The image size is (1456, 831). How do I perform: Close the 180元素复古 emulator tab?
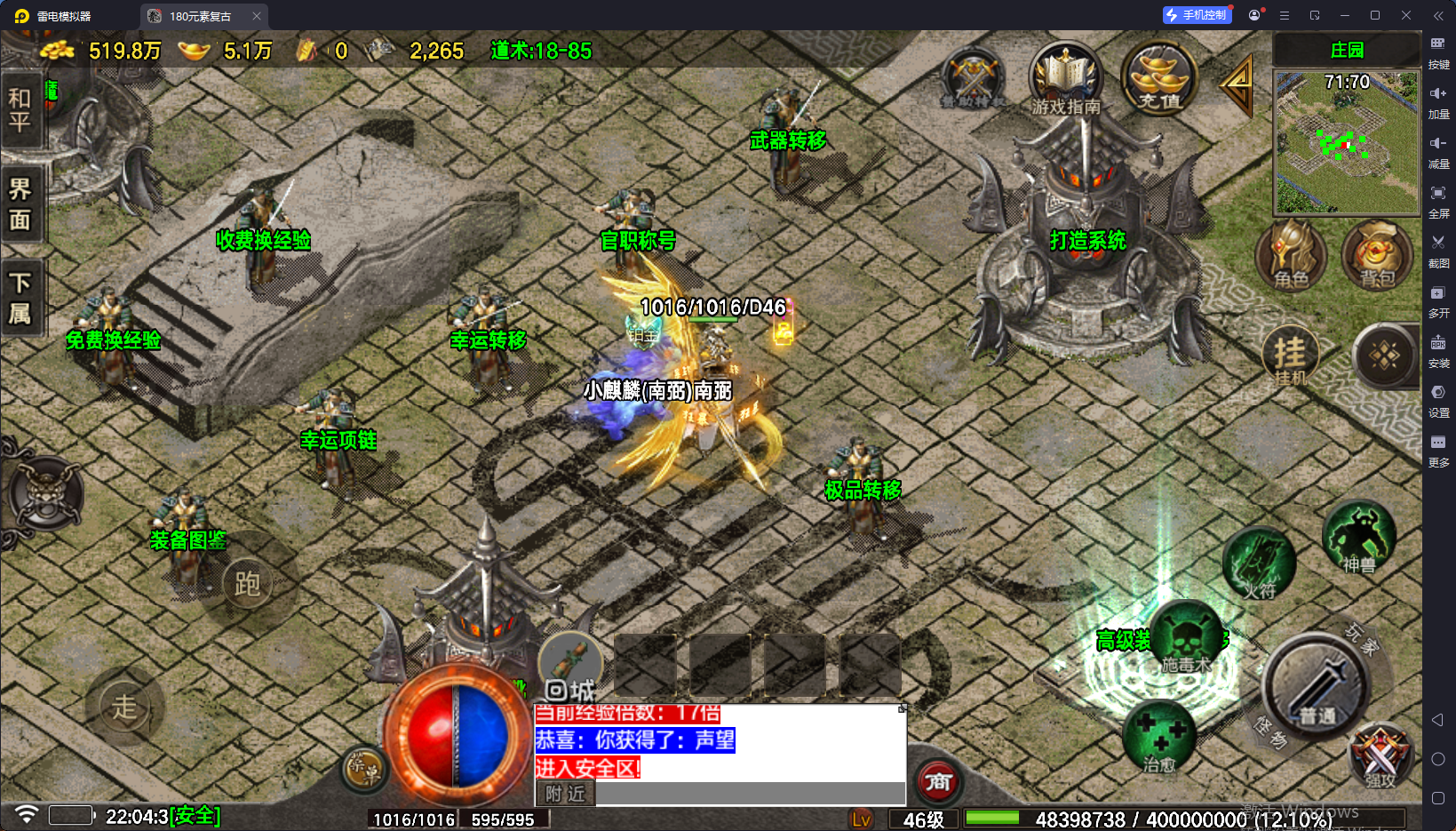pos(257,16)
